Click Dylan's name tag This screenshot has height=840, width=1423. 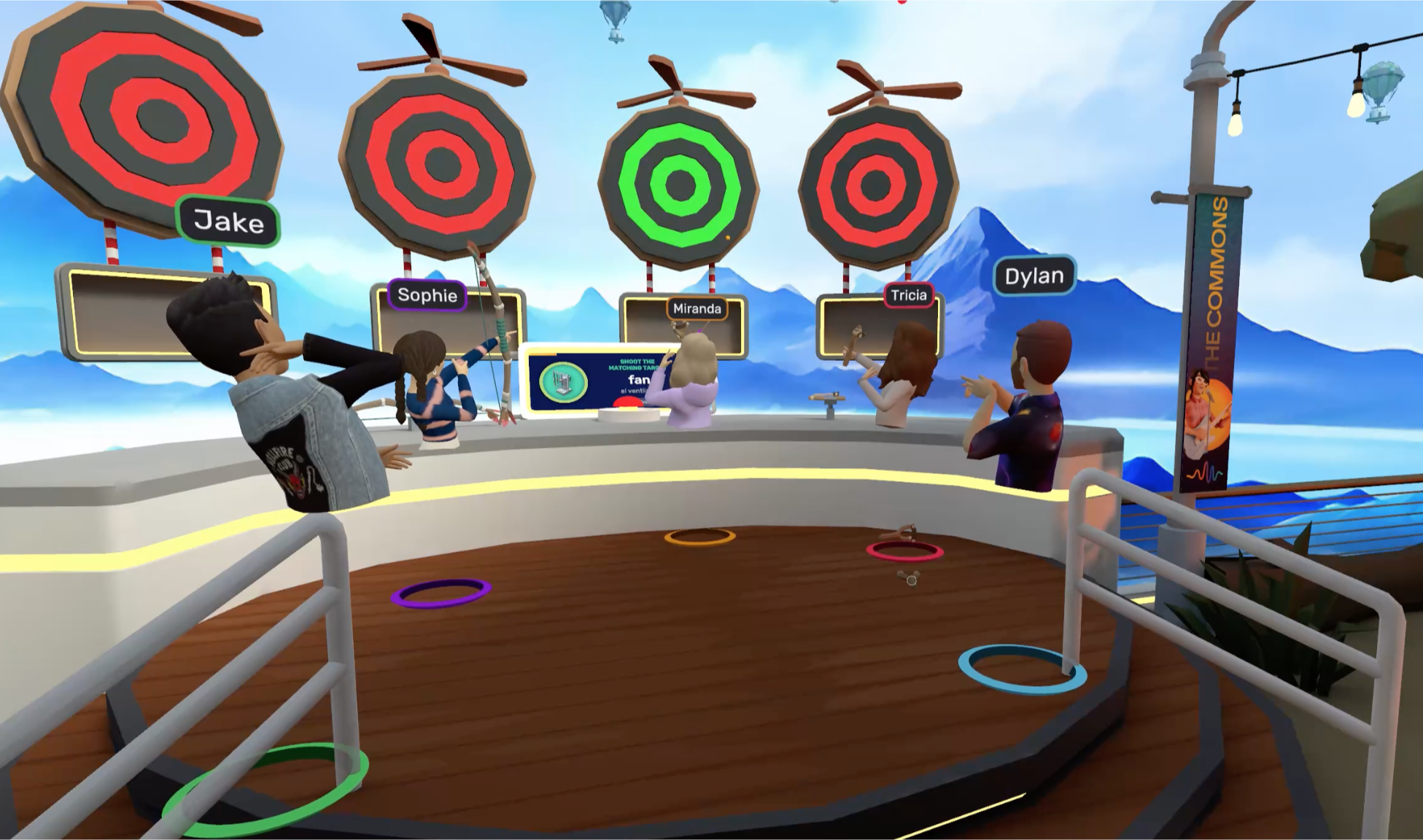1035,276
